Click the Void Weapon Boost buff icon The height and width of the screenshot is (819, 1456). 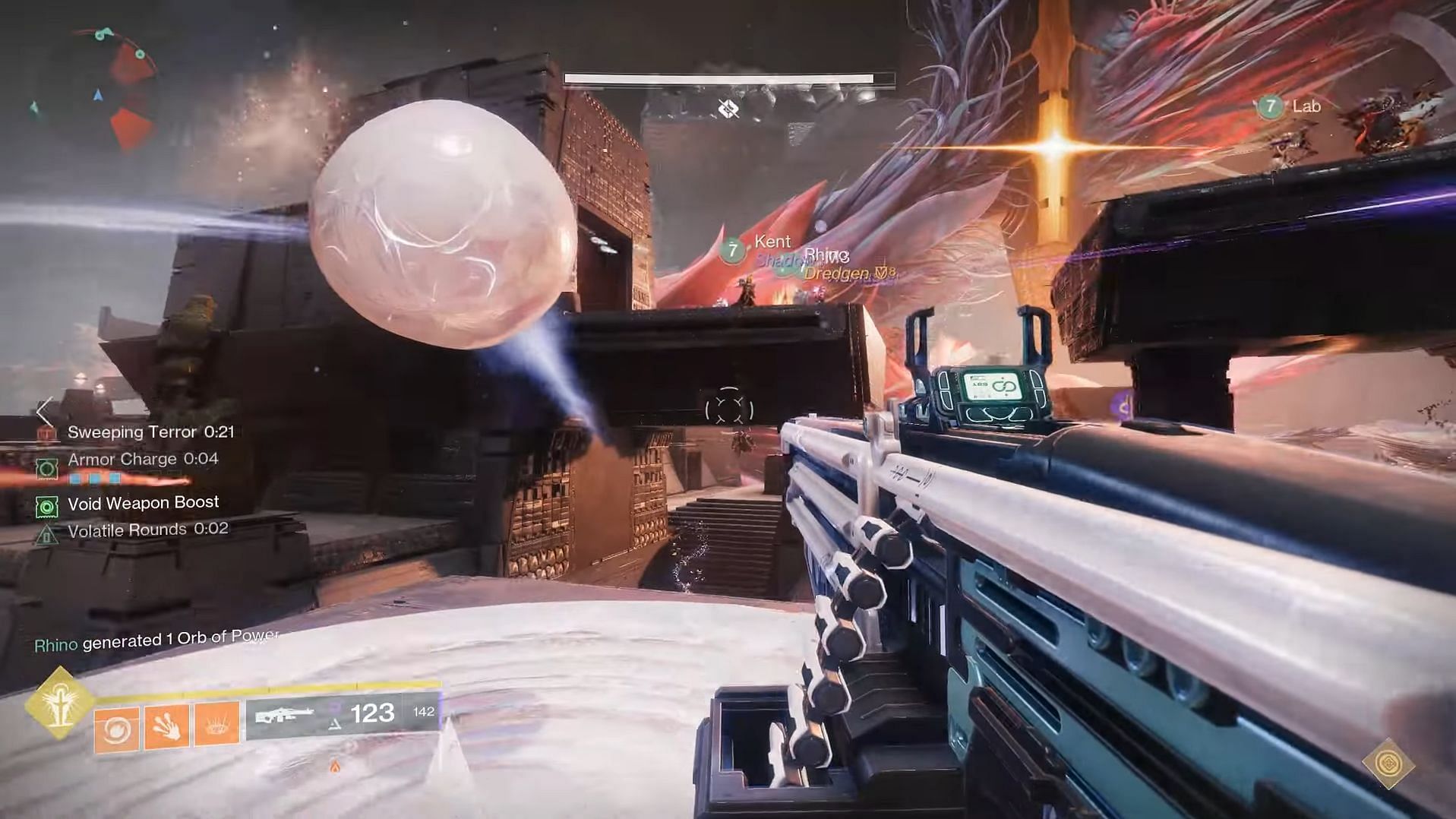47,506
